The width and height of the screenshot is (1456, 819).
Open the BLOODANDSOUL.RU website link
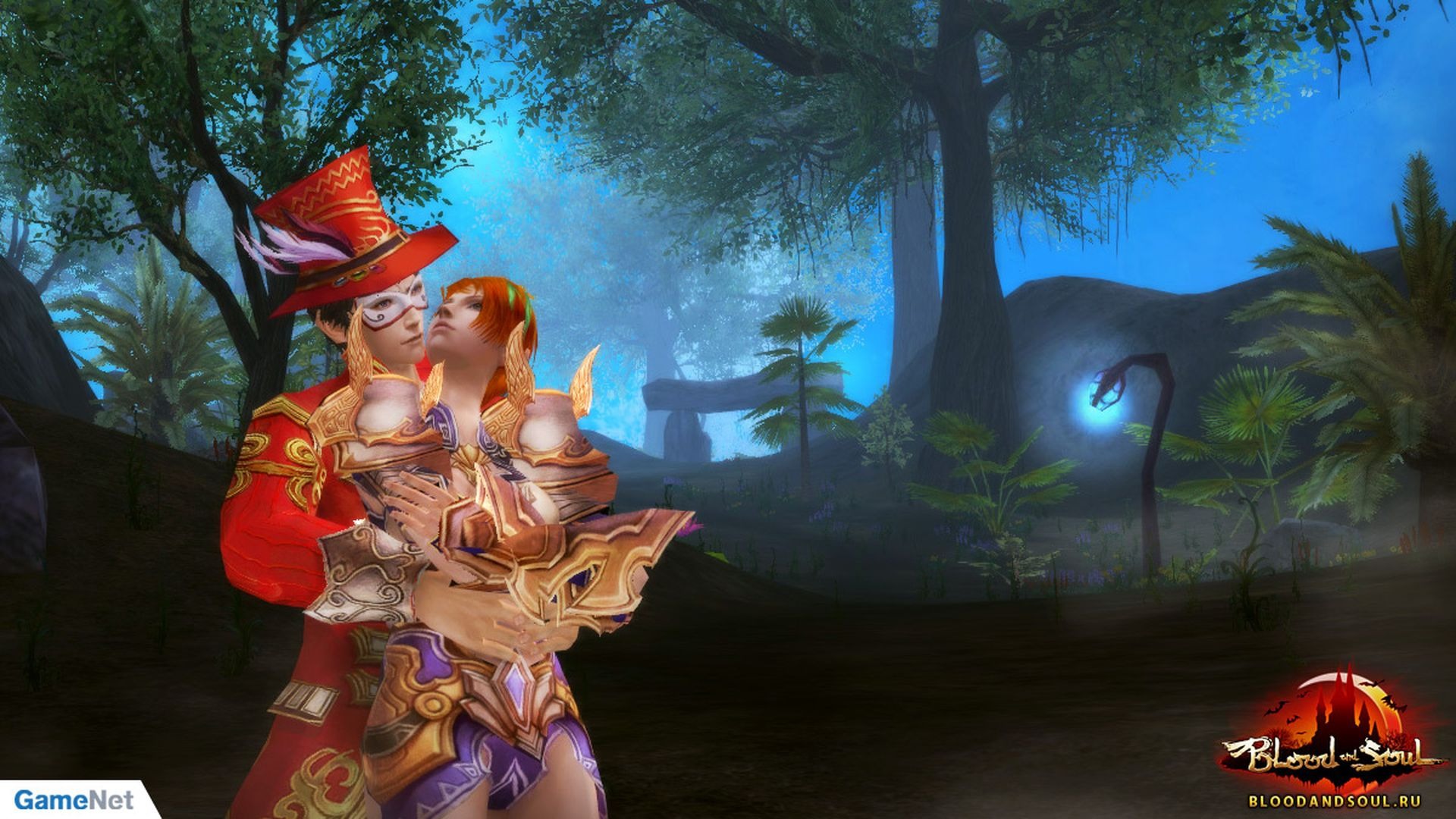(1334, 800)
